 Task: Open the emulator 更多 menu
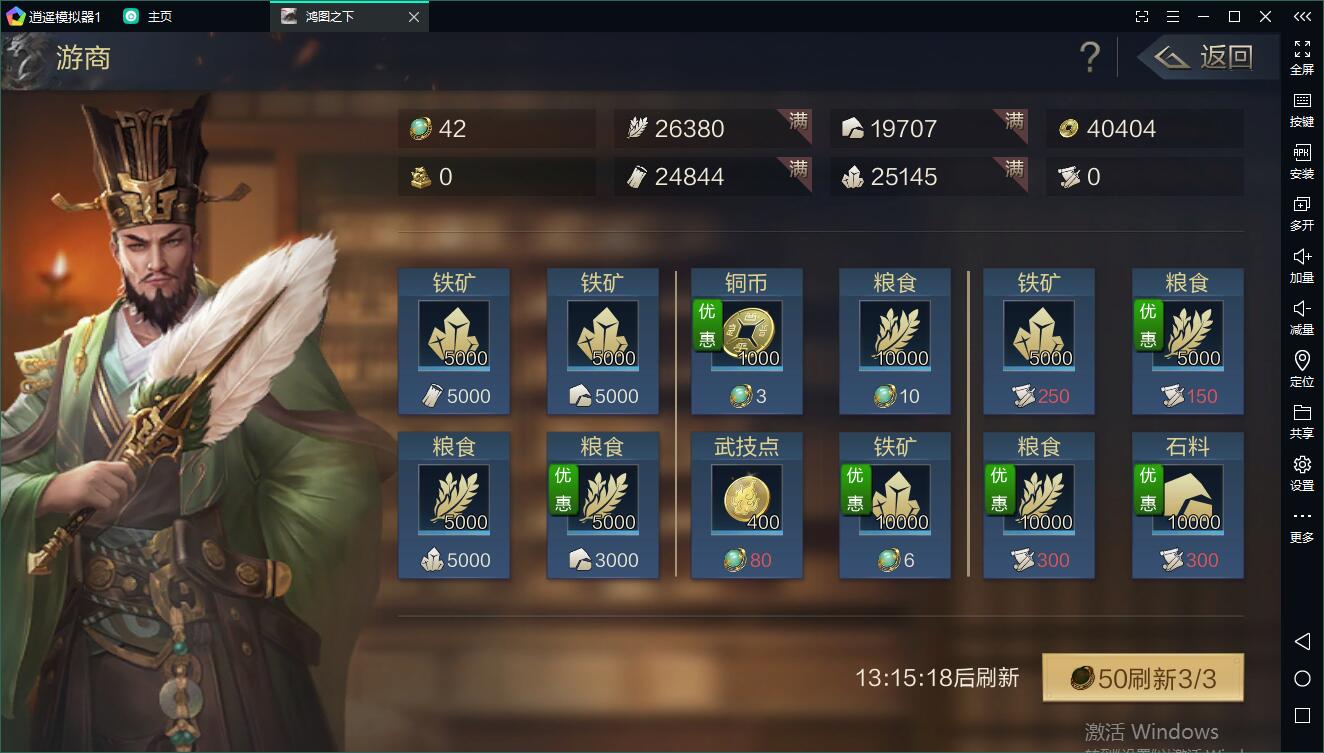pyautogui.click(x=1302, y=525)
